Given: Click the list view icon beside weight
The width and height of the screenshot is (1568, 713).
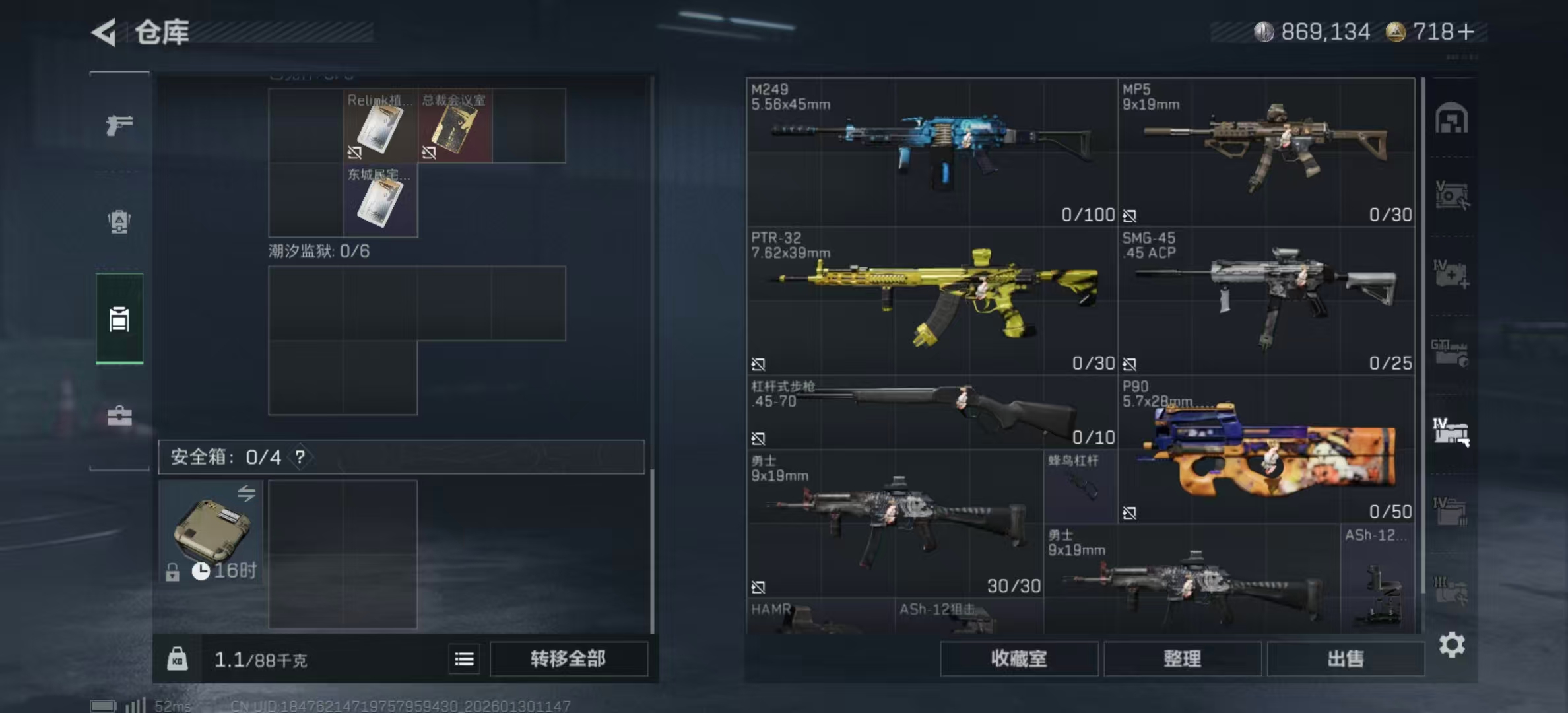Looking at the screenshot, I should (465, 659).
